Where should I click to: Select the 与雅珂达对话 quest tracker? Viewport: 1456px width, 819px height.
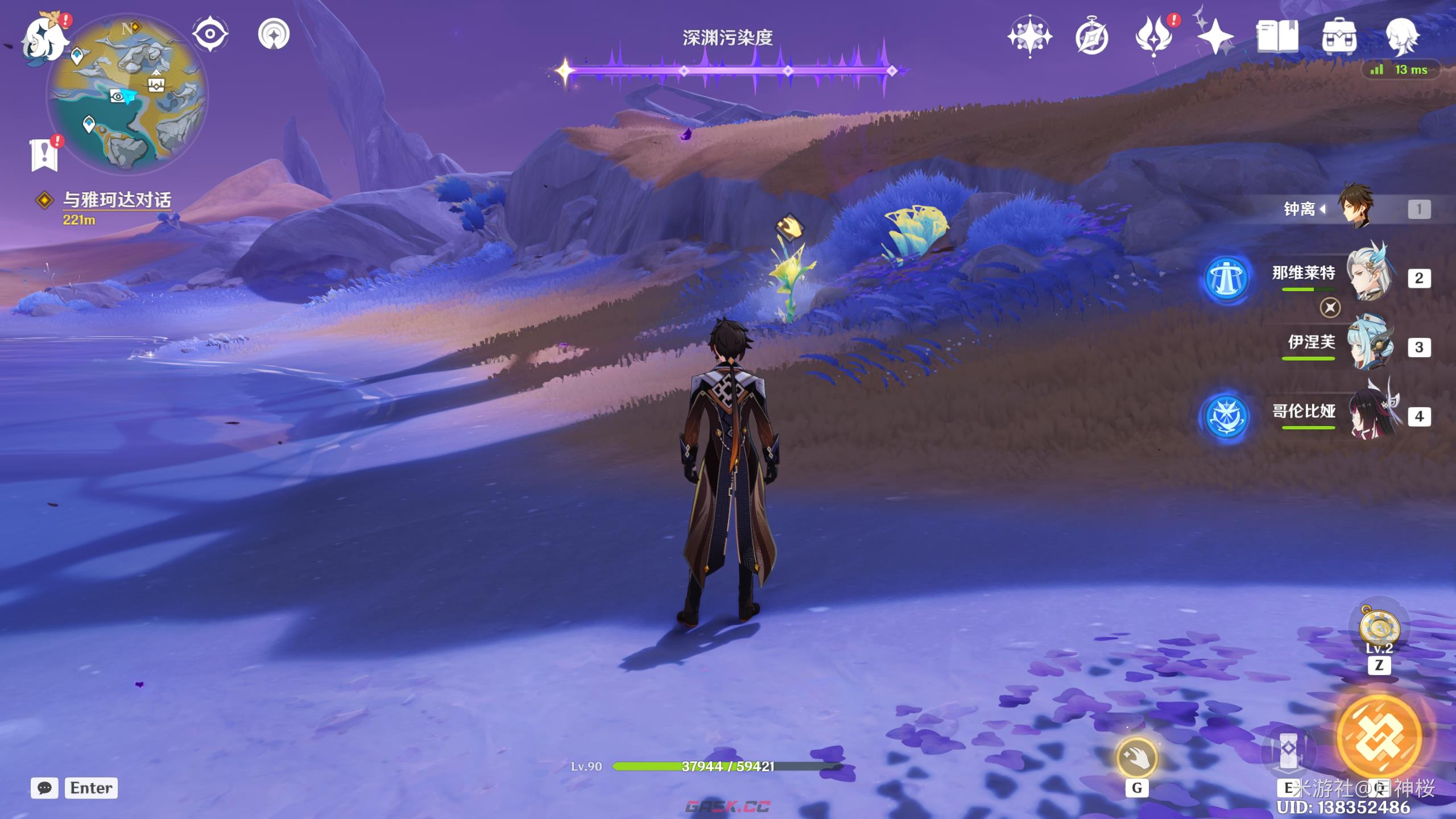coord(116,200)
